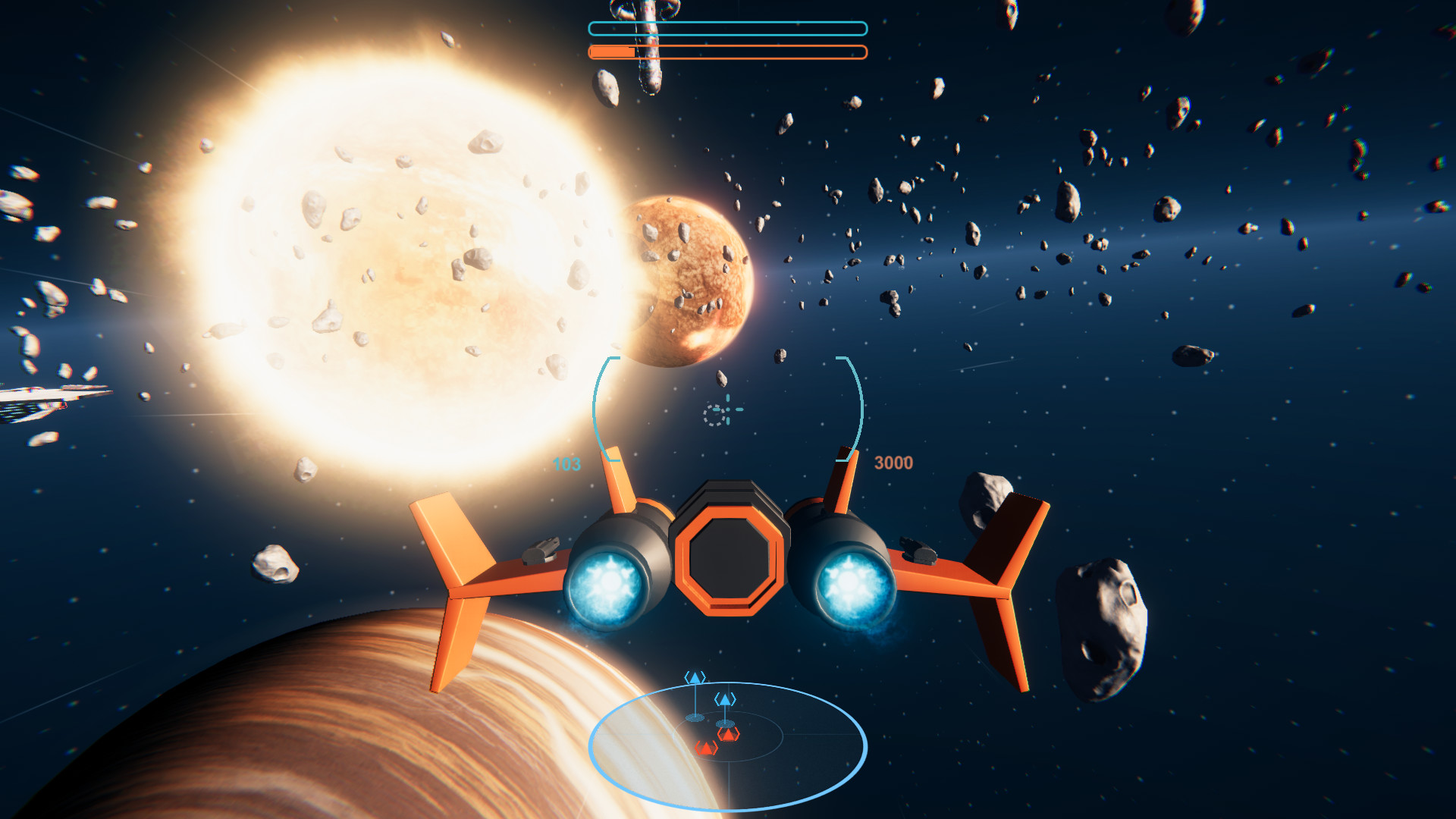Click the blue shield bar at the top
Viewport: 1456px width, 819px height.
click(x=726, y=29)
